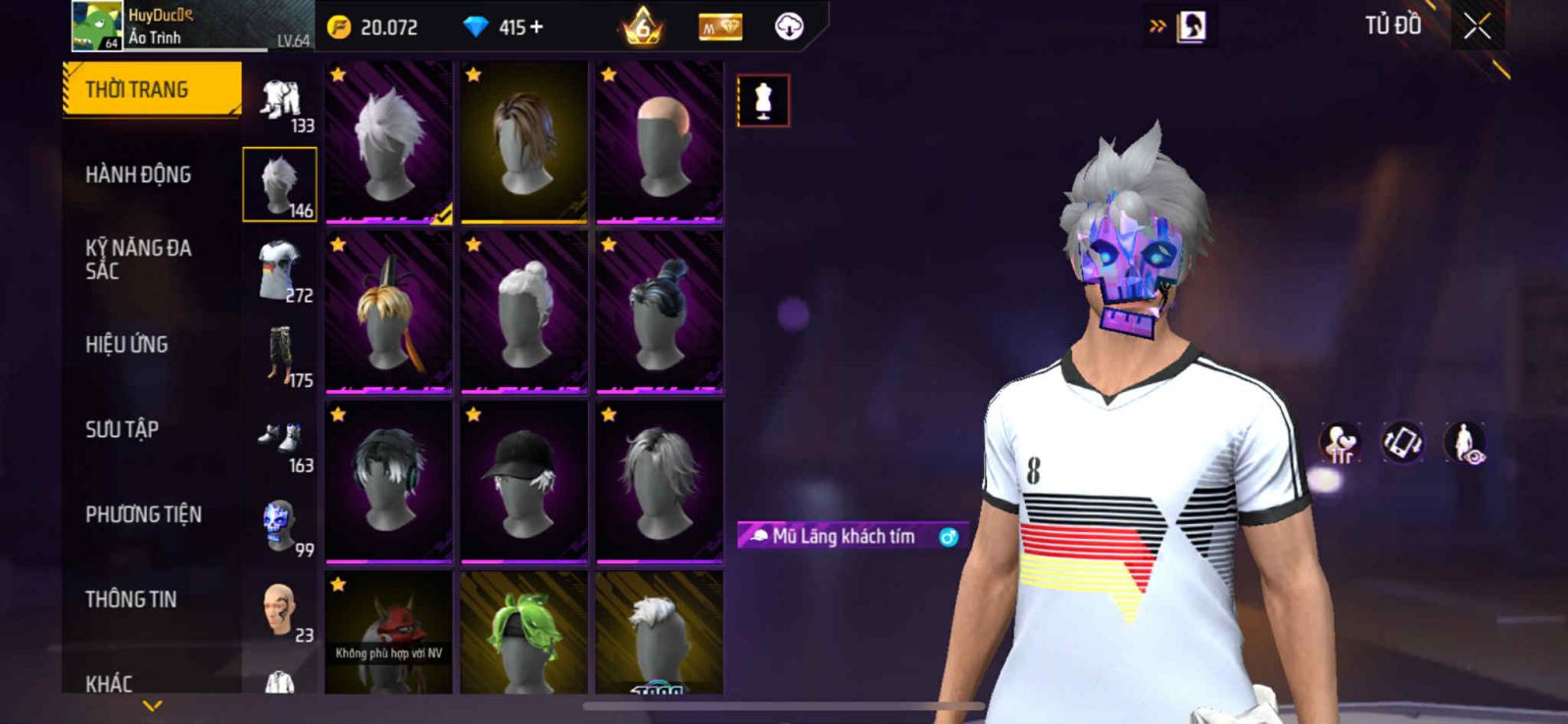Show the Thông Tin tab
The width and height of the screenshot is (1568, 724).
pyautogui.click(x=130, y=600)
